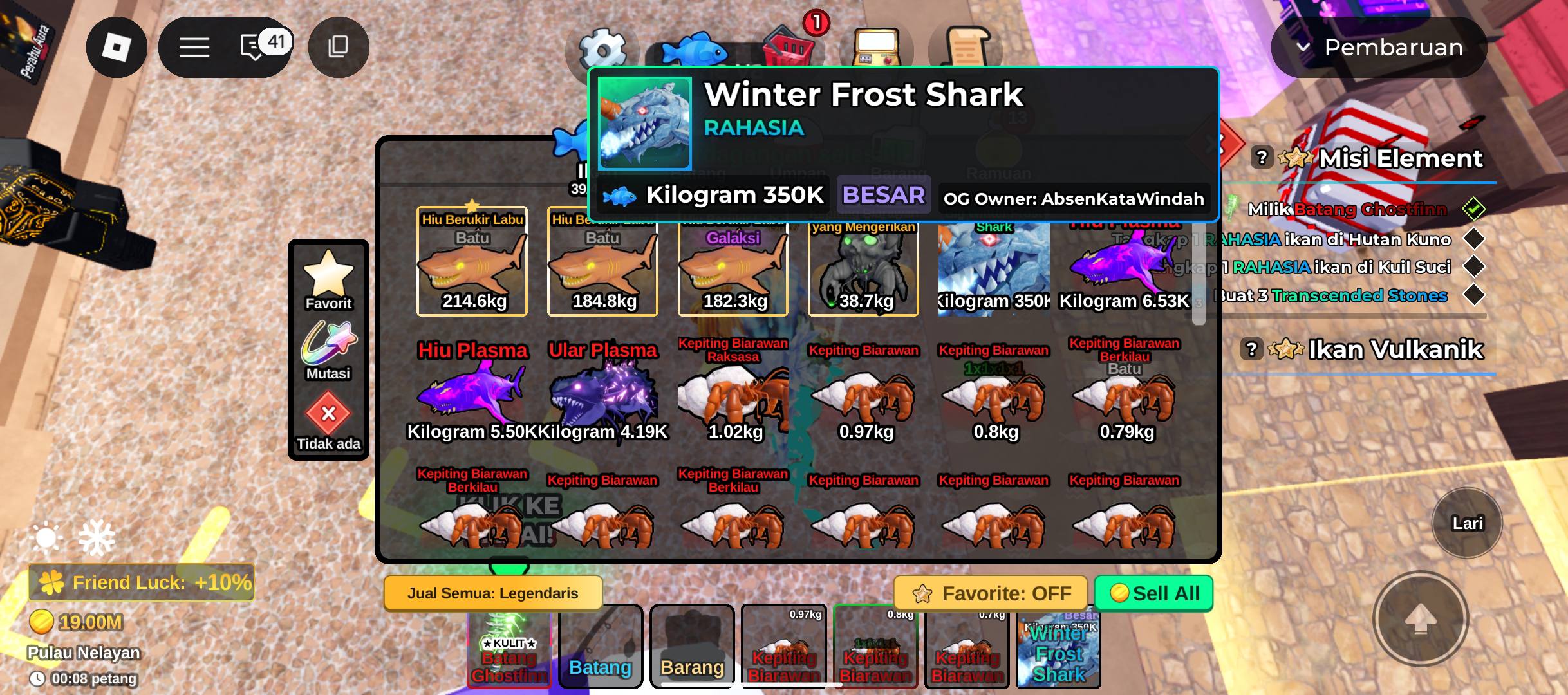The image size is (1568, 695).
Task: Open the blue fish index icon
Action: [x=696, y=47]
